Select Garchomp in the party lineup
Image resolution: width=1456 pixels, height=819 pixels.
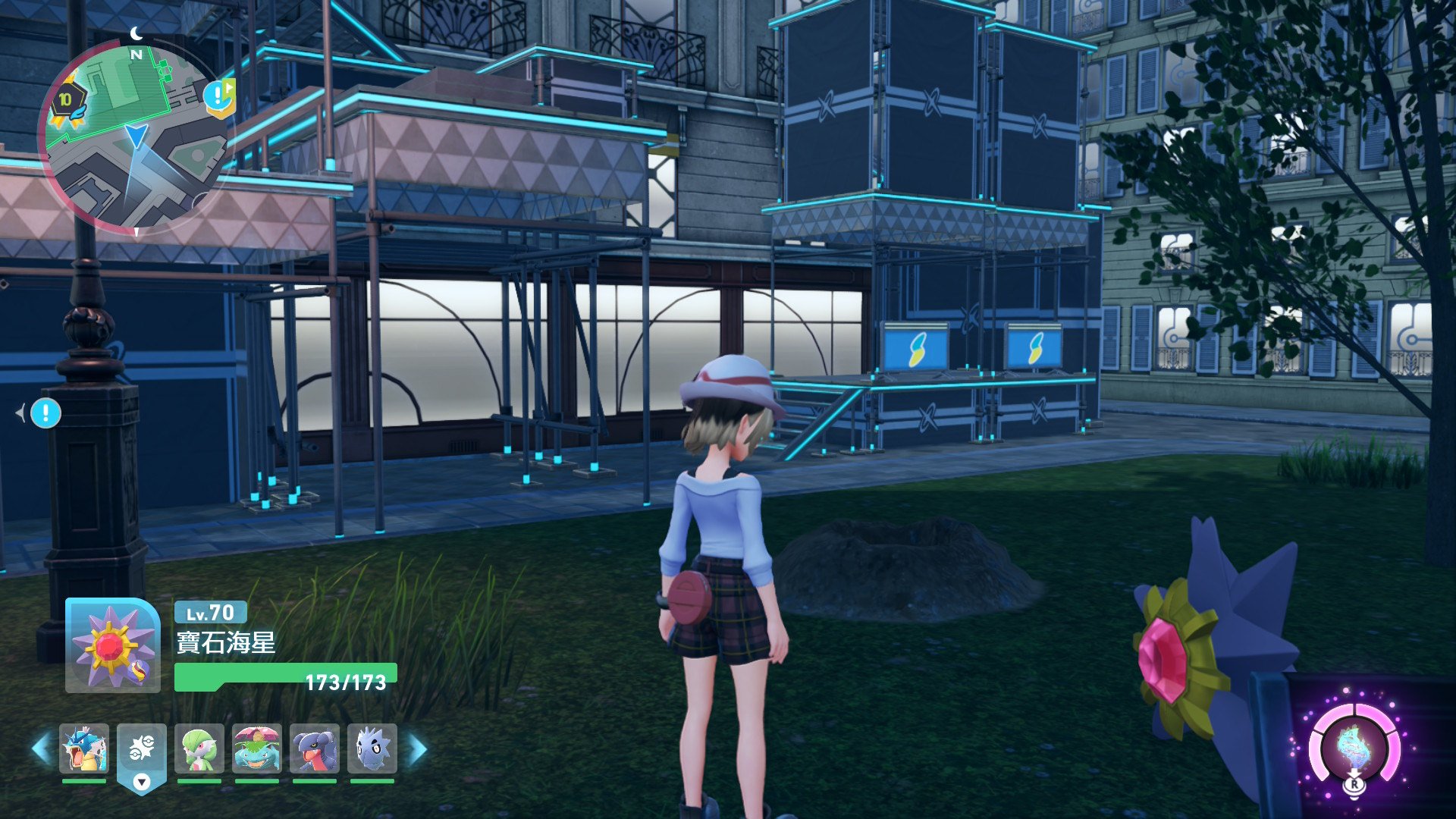pyautogui.click(x=315, y=748)
